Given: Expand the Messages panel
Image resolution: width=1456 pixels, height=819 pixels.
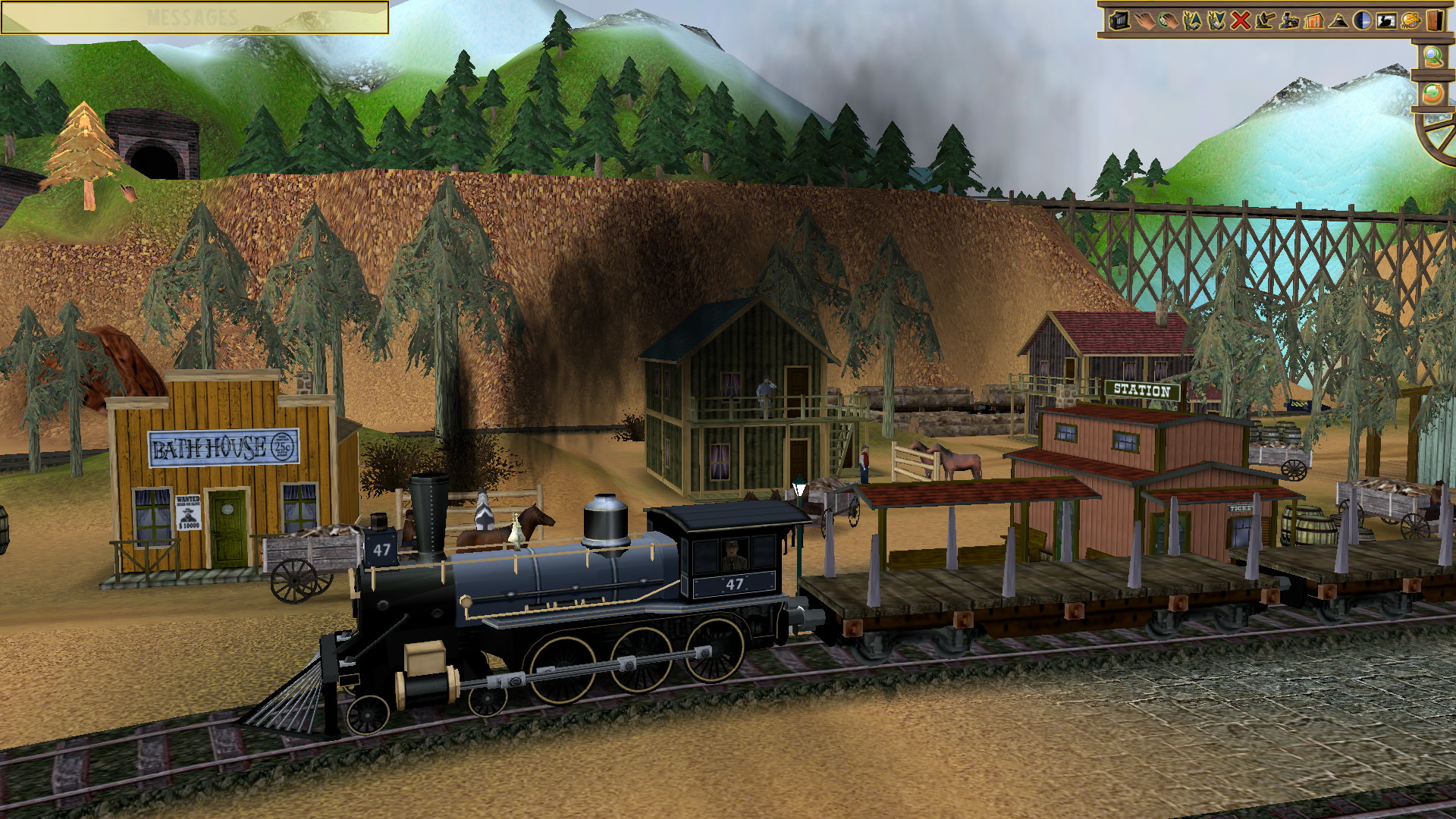Looking at the screenshot, I should tap(193, 17).
